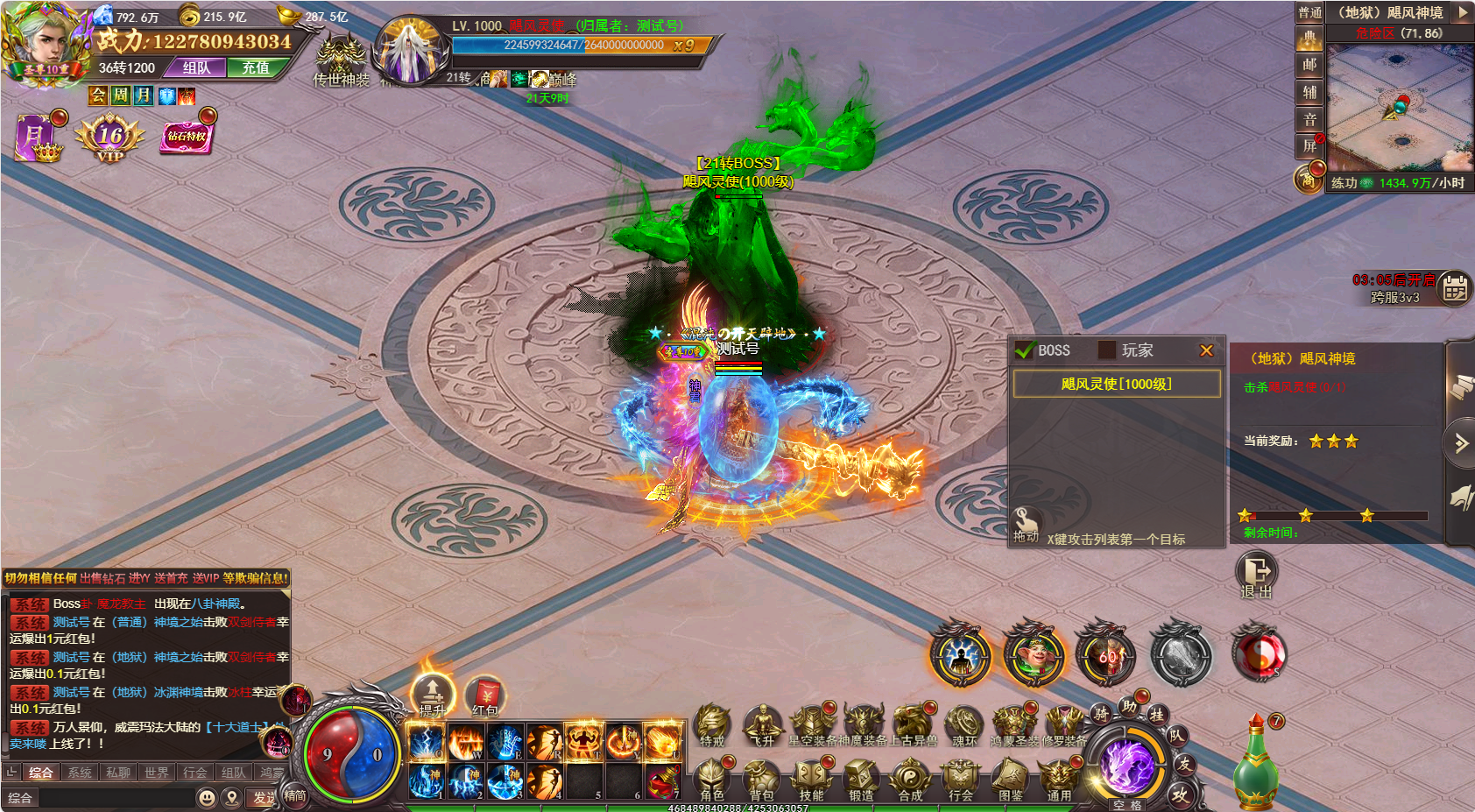Click the 退出 exit dungeon button
1475x812 pixels.
pos(1256,574)
